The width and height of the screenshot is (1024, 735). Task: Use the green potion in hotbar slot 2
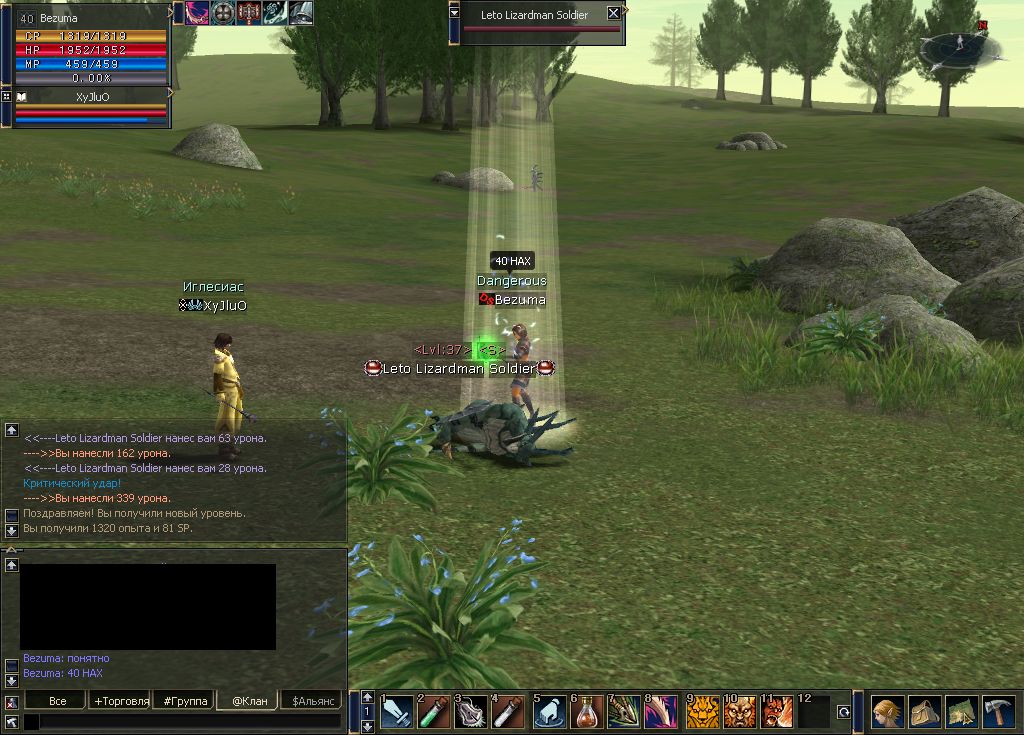434,713
